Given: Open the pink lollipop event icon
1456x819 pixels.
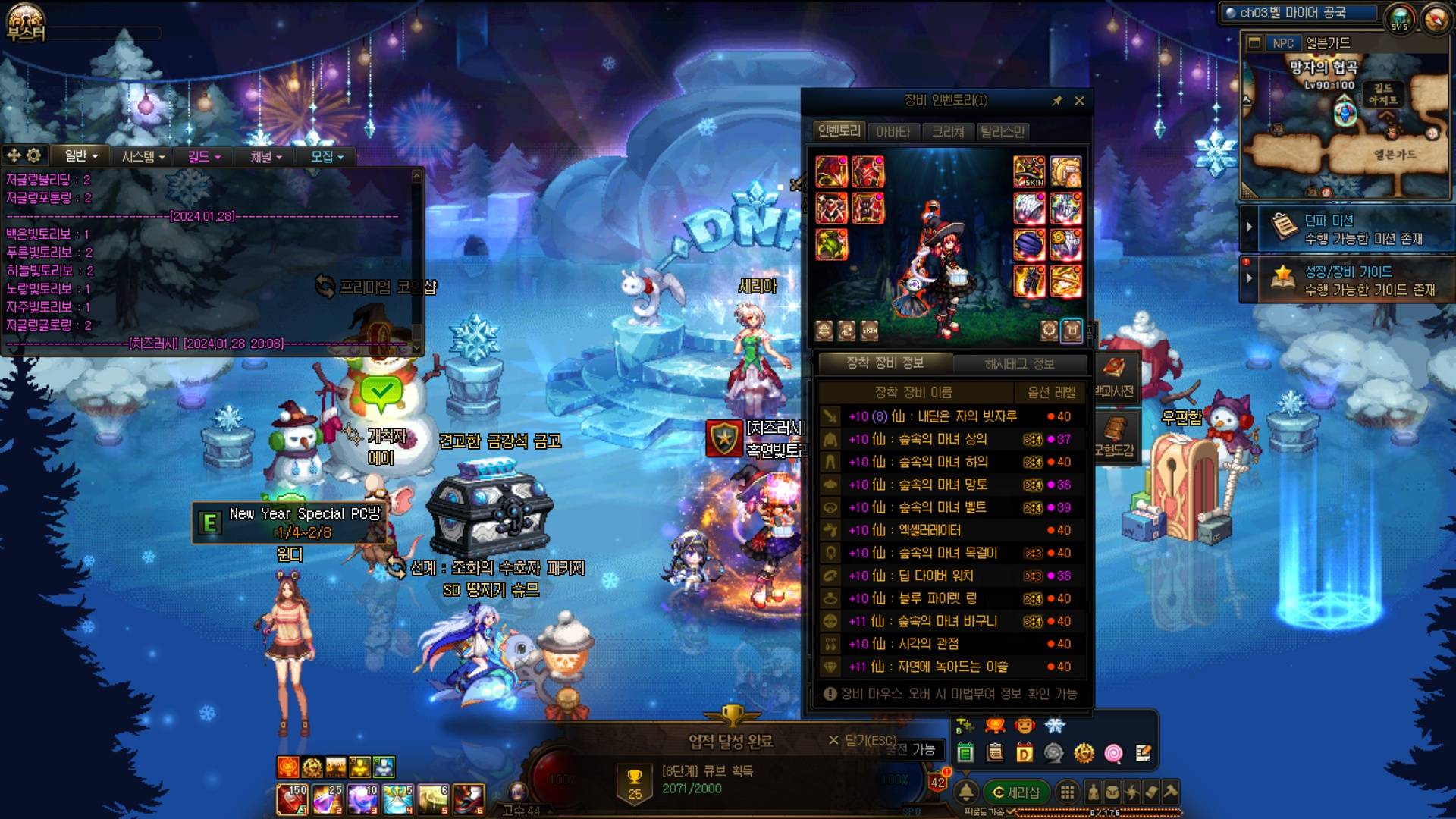Looking at the screenshot, I should [1113, 753].
